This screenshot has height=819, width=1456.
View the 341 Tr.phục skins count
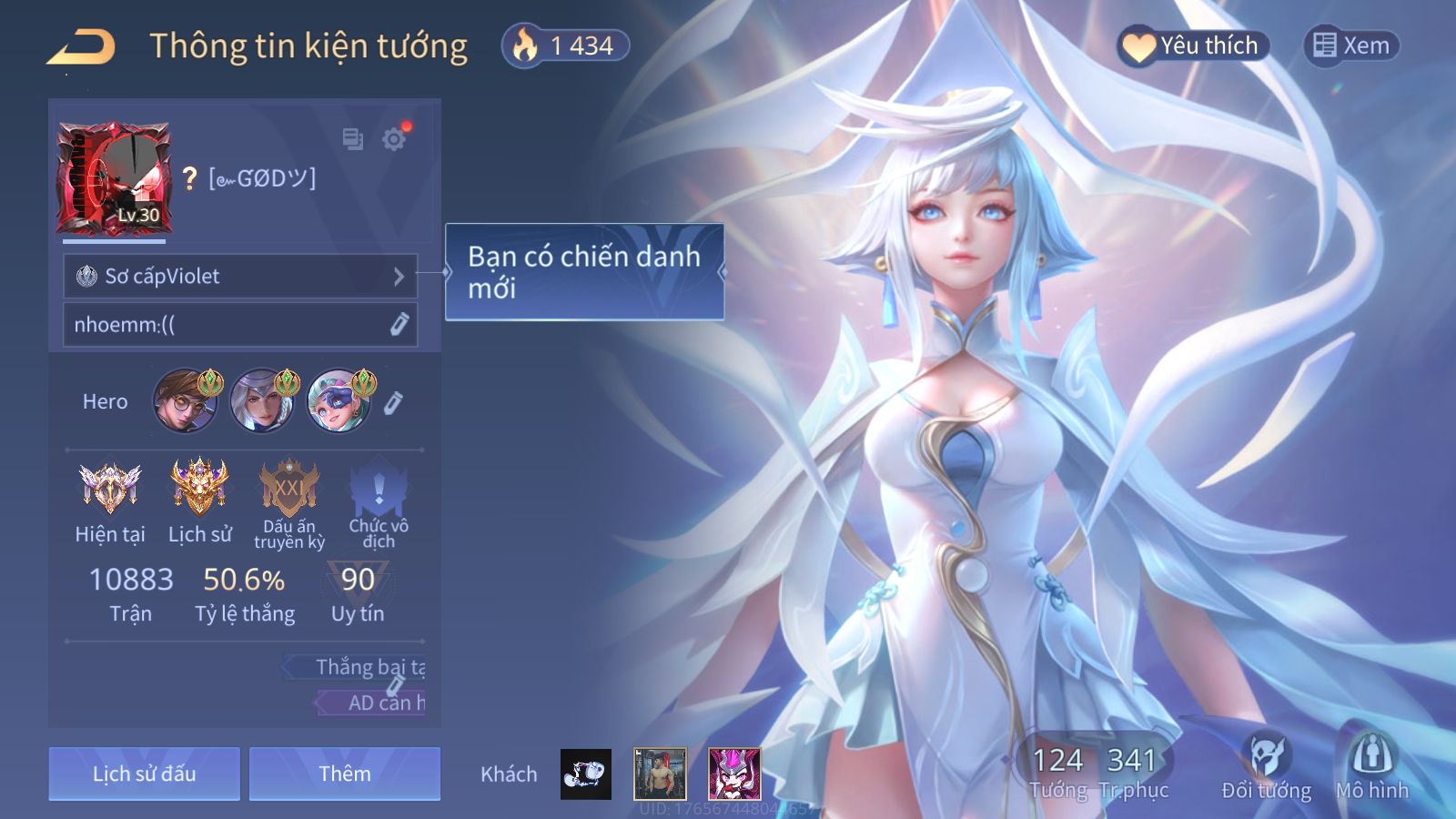coord(1132,772)
